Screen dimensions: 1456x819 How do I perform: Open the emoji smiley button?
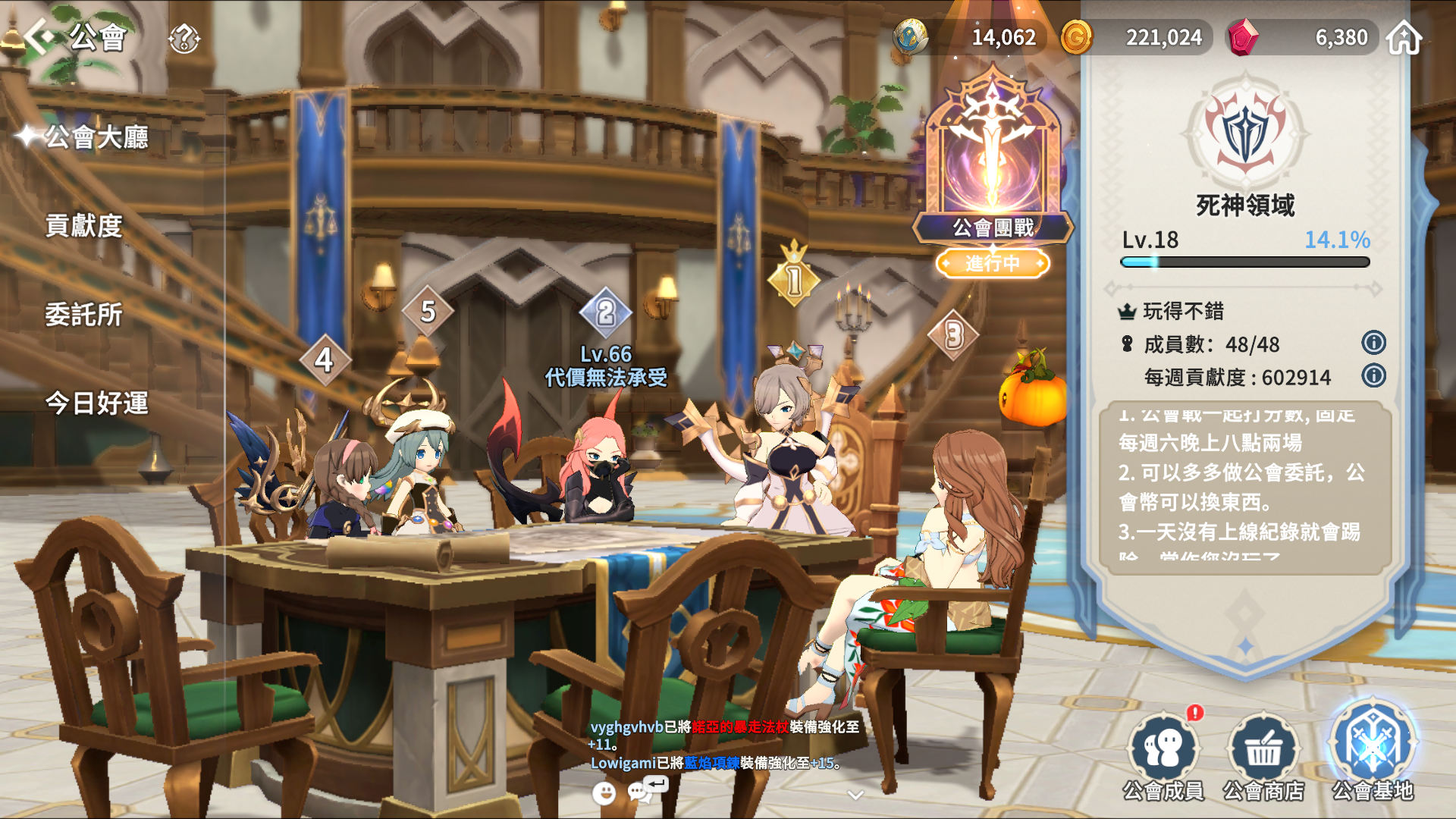click(x=604, y=793)
